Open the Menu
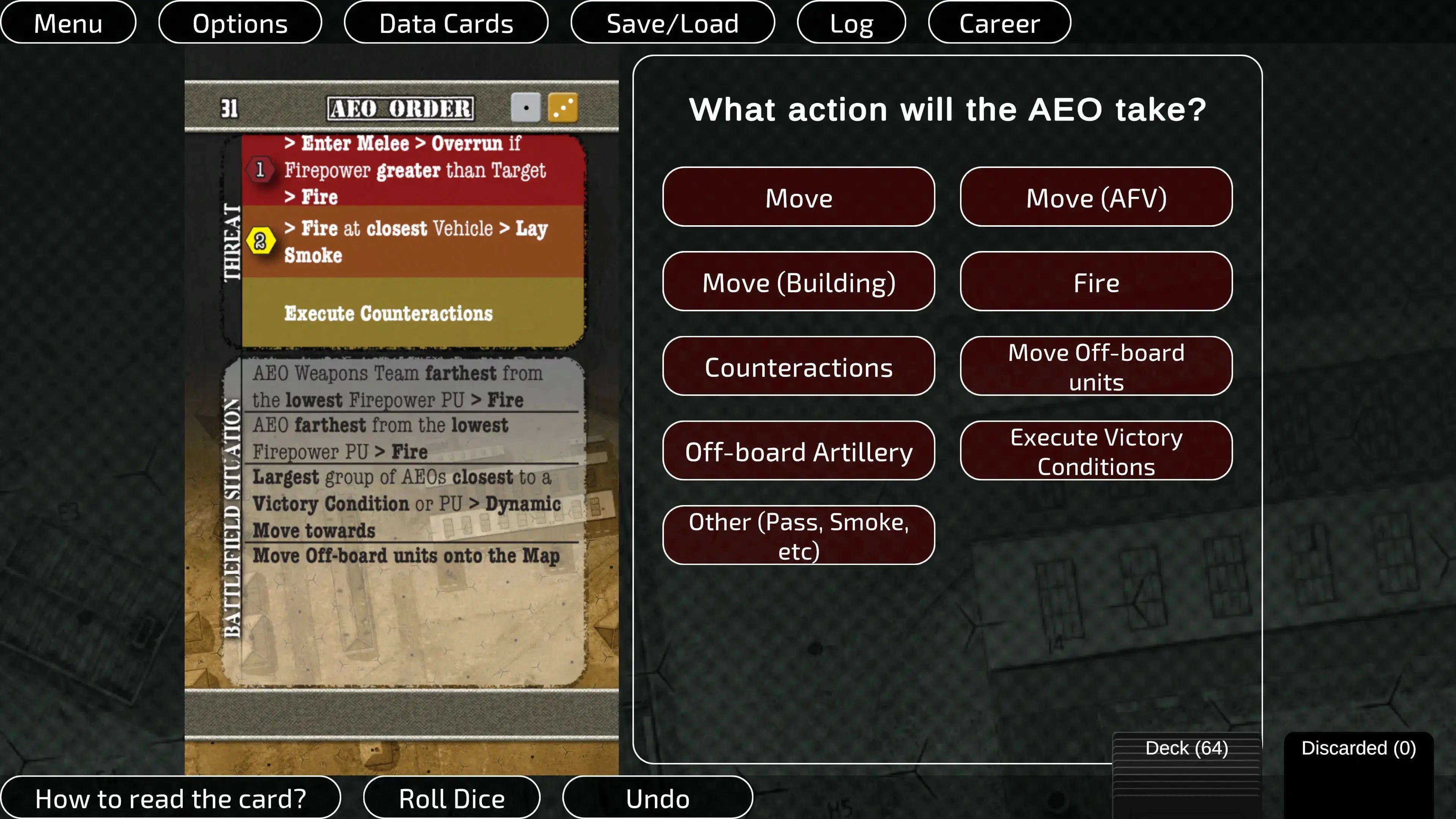The width and height of the screenshot is (1456, 819). pyautogui.click(x=68, y=23)
